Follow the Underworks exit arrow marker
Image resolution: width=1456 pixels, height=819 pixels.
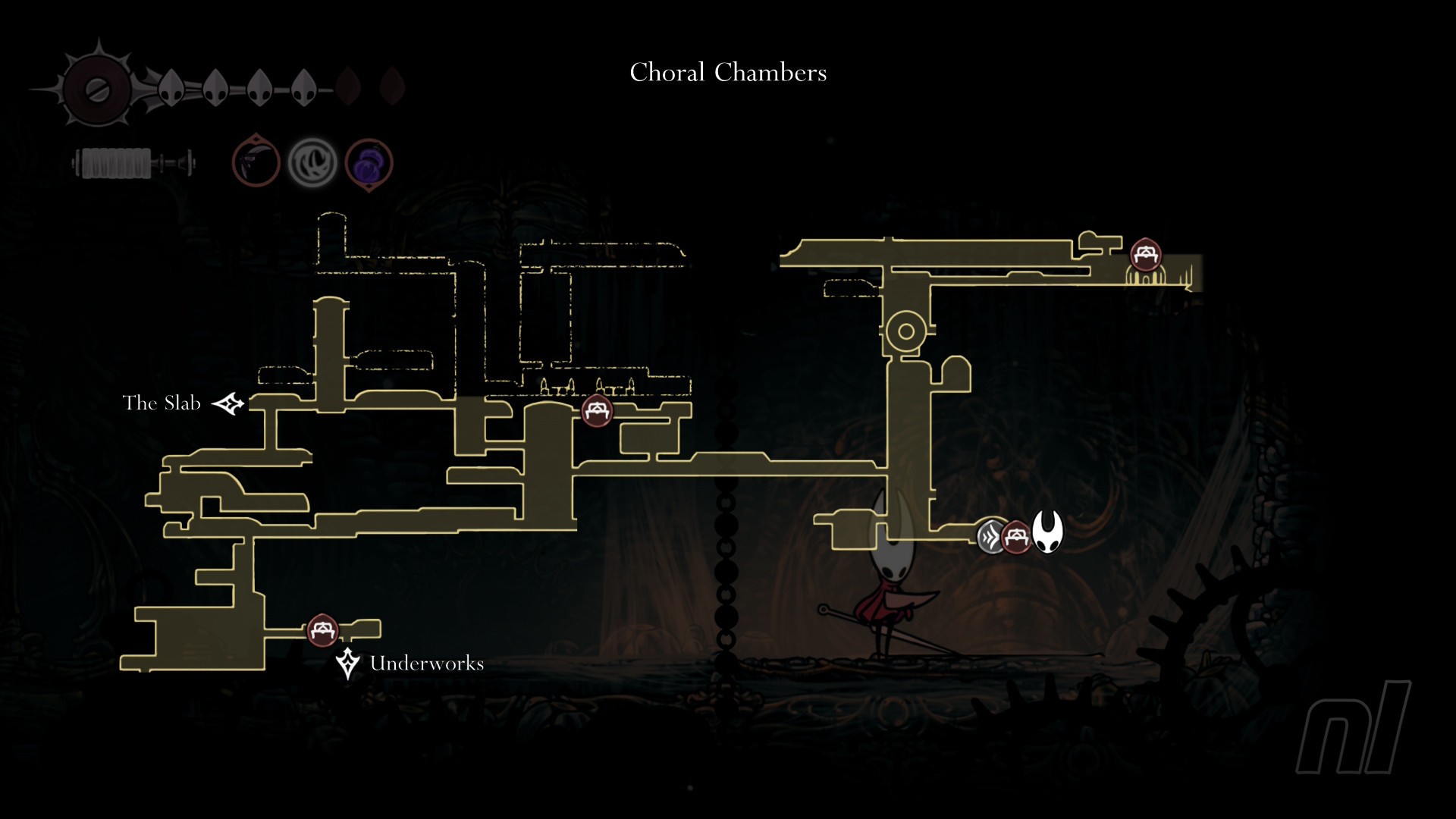coord(347,663)
